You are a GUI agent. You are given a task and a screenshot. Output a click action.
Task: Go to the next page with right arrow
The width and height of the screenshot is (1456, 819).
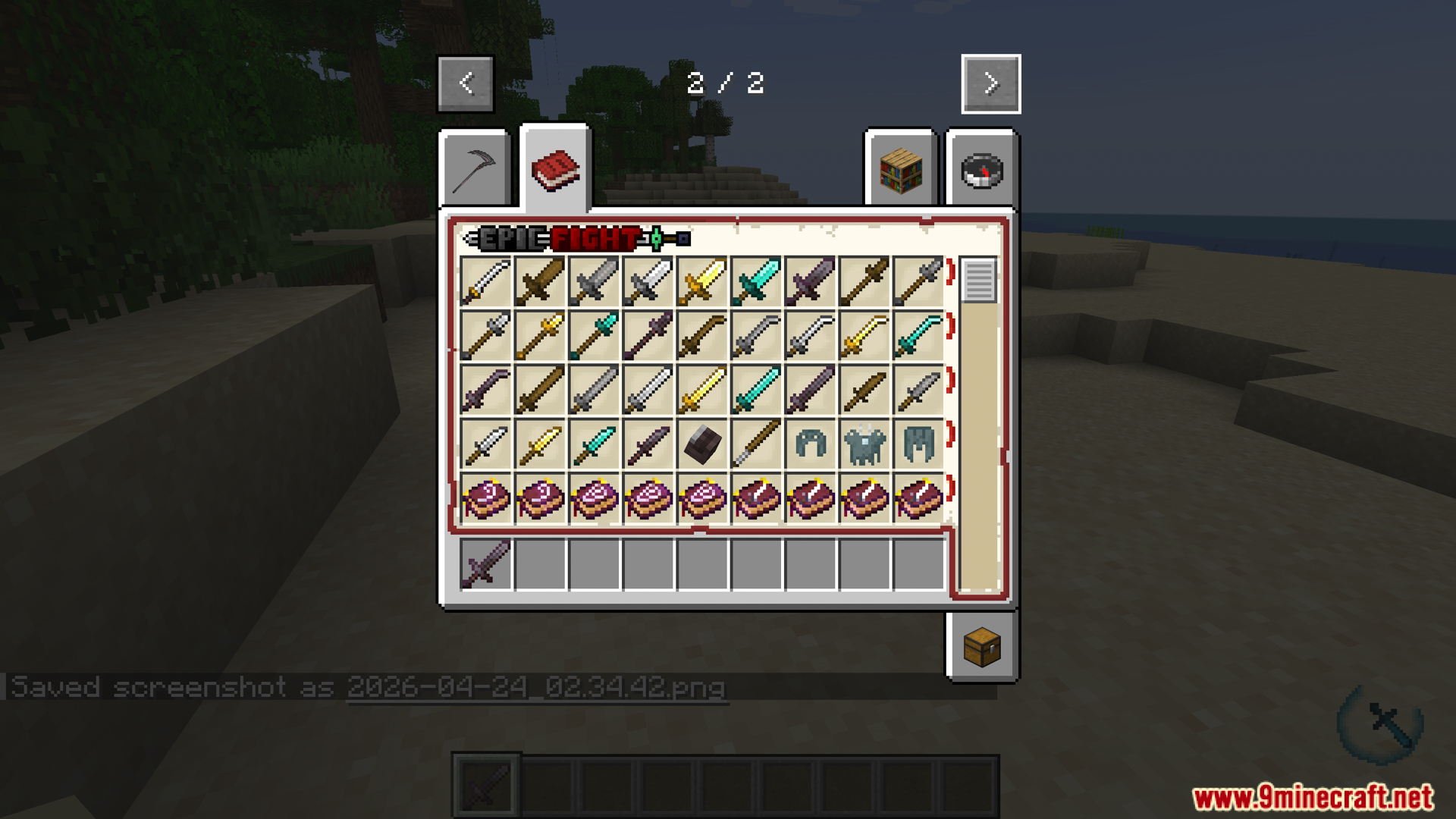(x=990, y=83)
